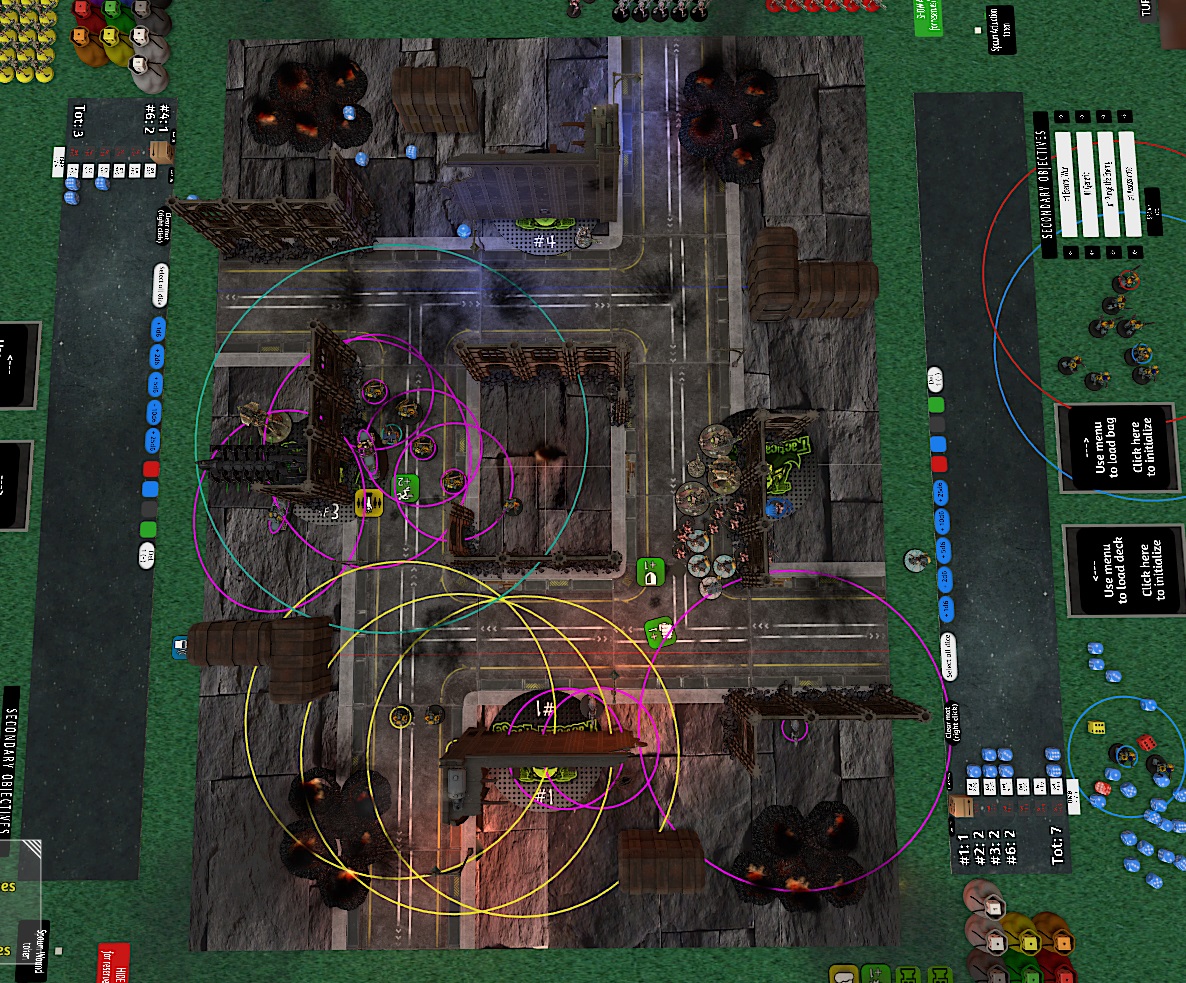Add 5d6 on the Tot: 7 dice mat
The height and width of the screenshot is (983, 1186).
tap(941, 551)
